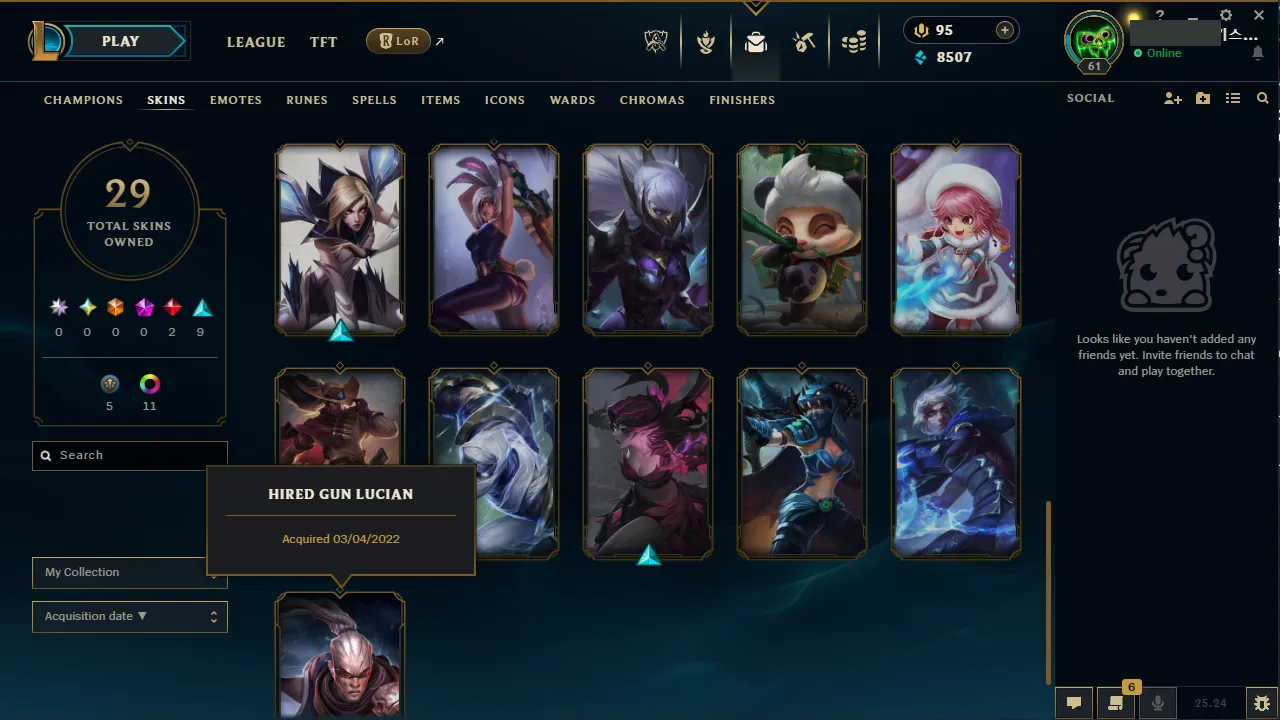
Task: Open the TFT menu item
Action: pyautogui.click(x=323, y=42)
